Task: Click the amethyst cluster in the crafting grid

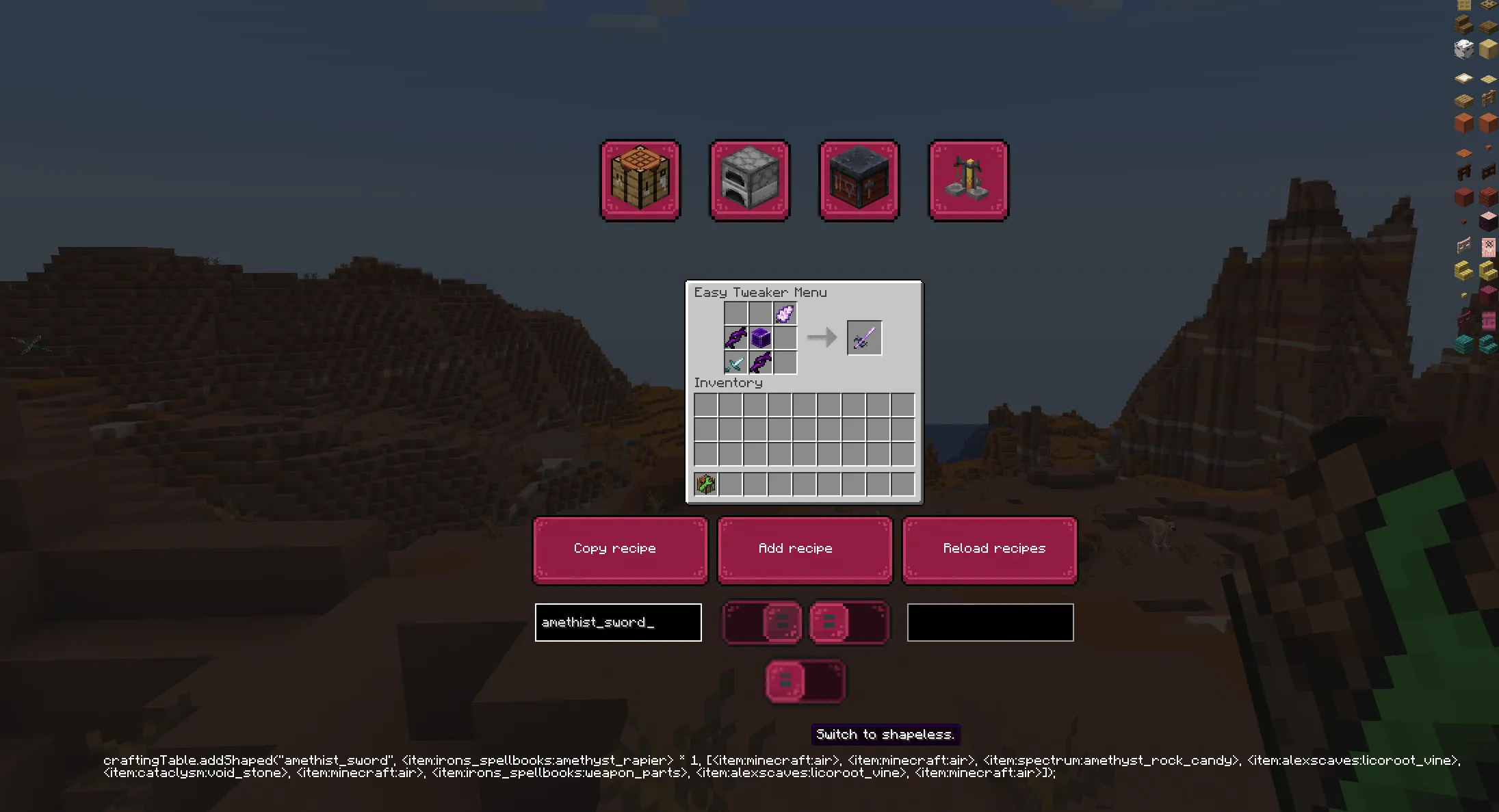Action: [x=785, y=313]
